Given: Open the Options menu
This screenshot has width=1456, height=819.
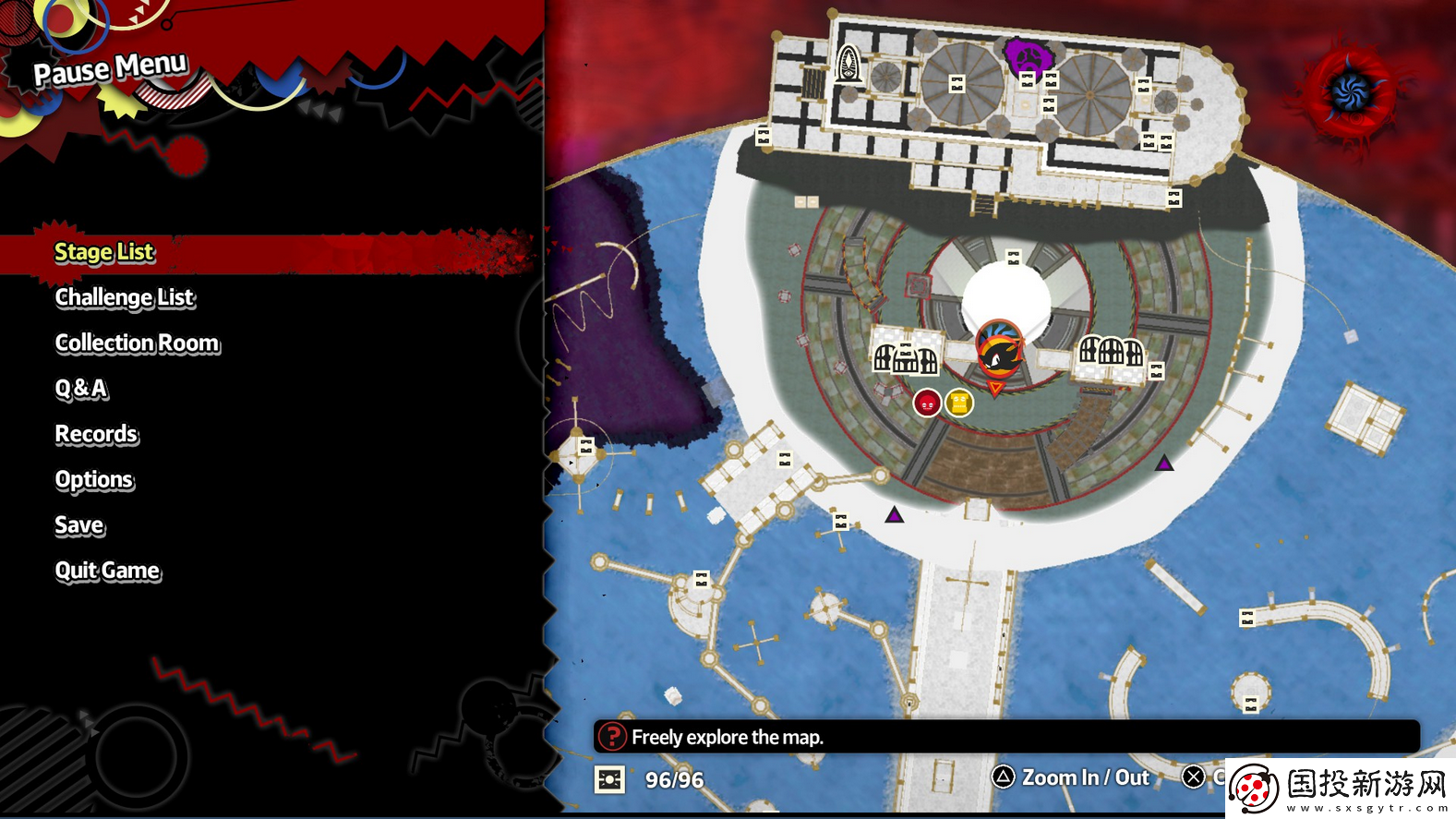Looking at the screenshot, I should point(94,479).
